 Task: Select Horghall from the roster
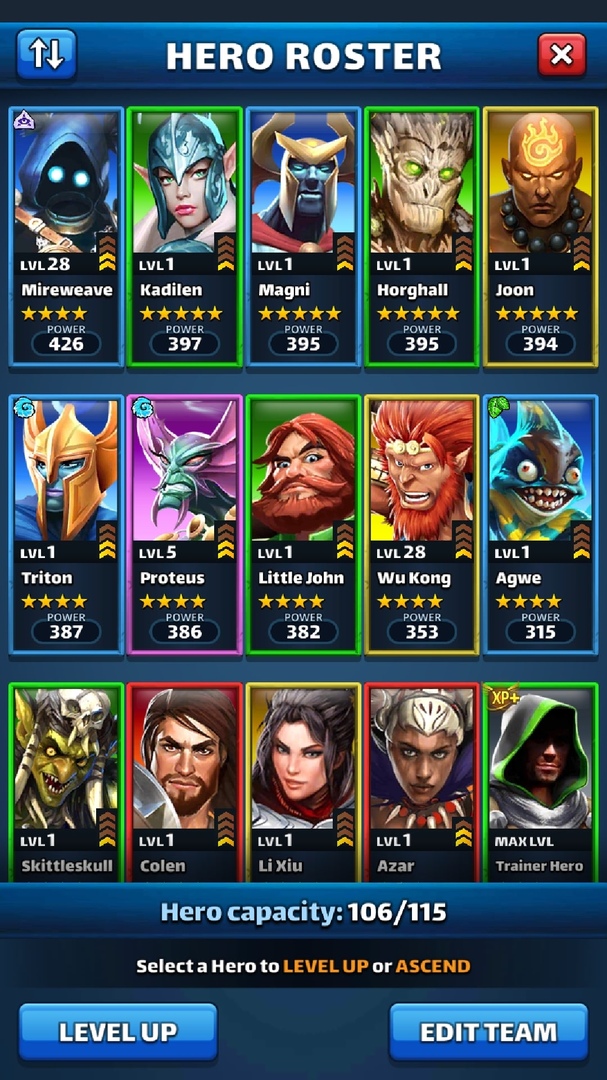(x=421, y=236)
